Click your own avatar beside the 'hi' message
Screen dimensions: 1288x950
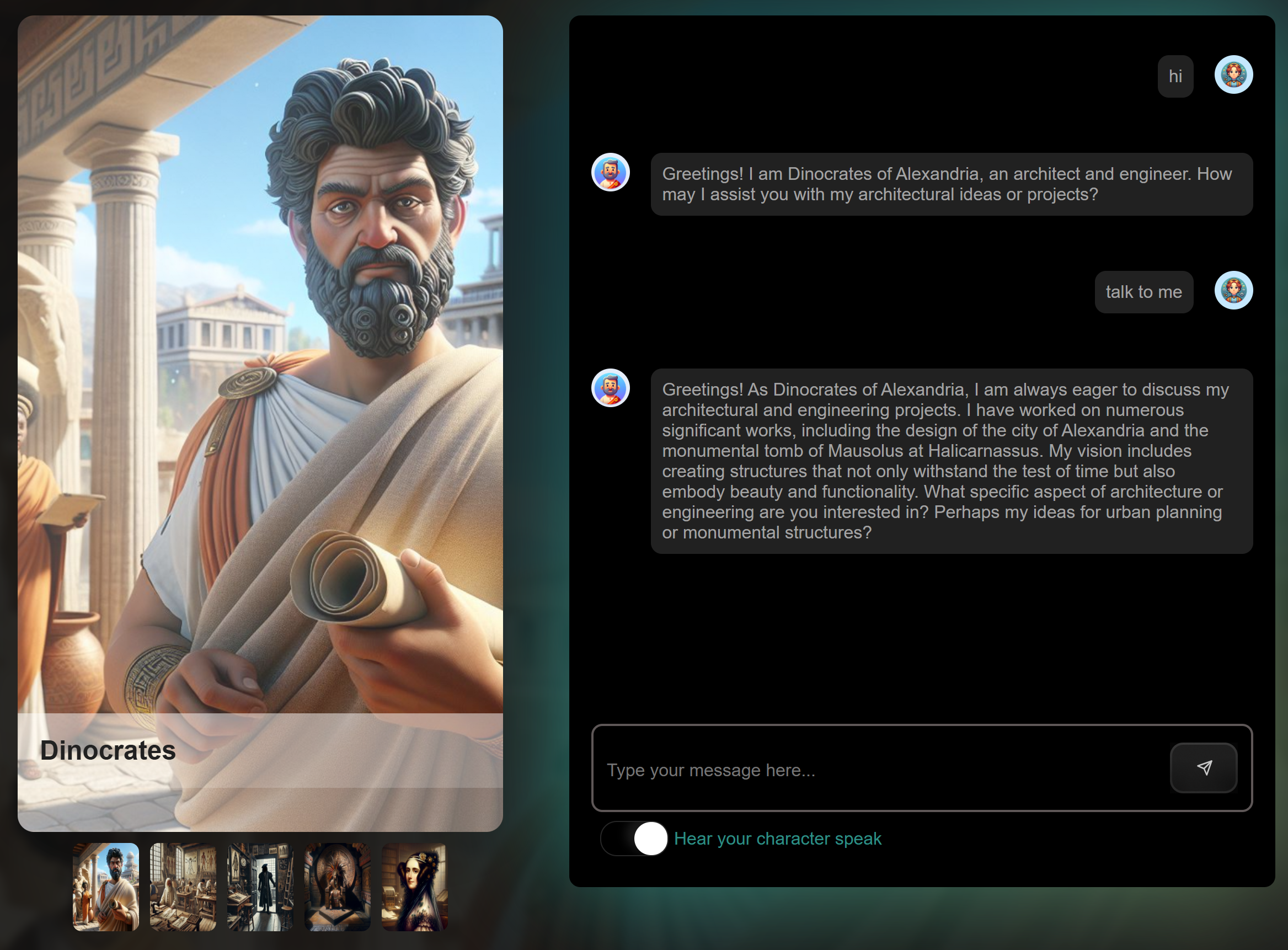[1233, 74]
